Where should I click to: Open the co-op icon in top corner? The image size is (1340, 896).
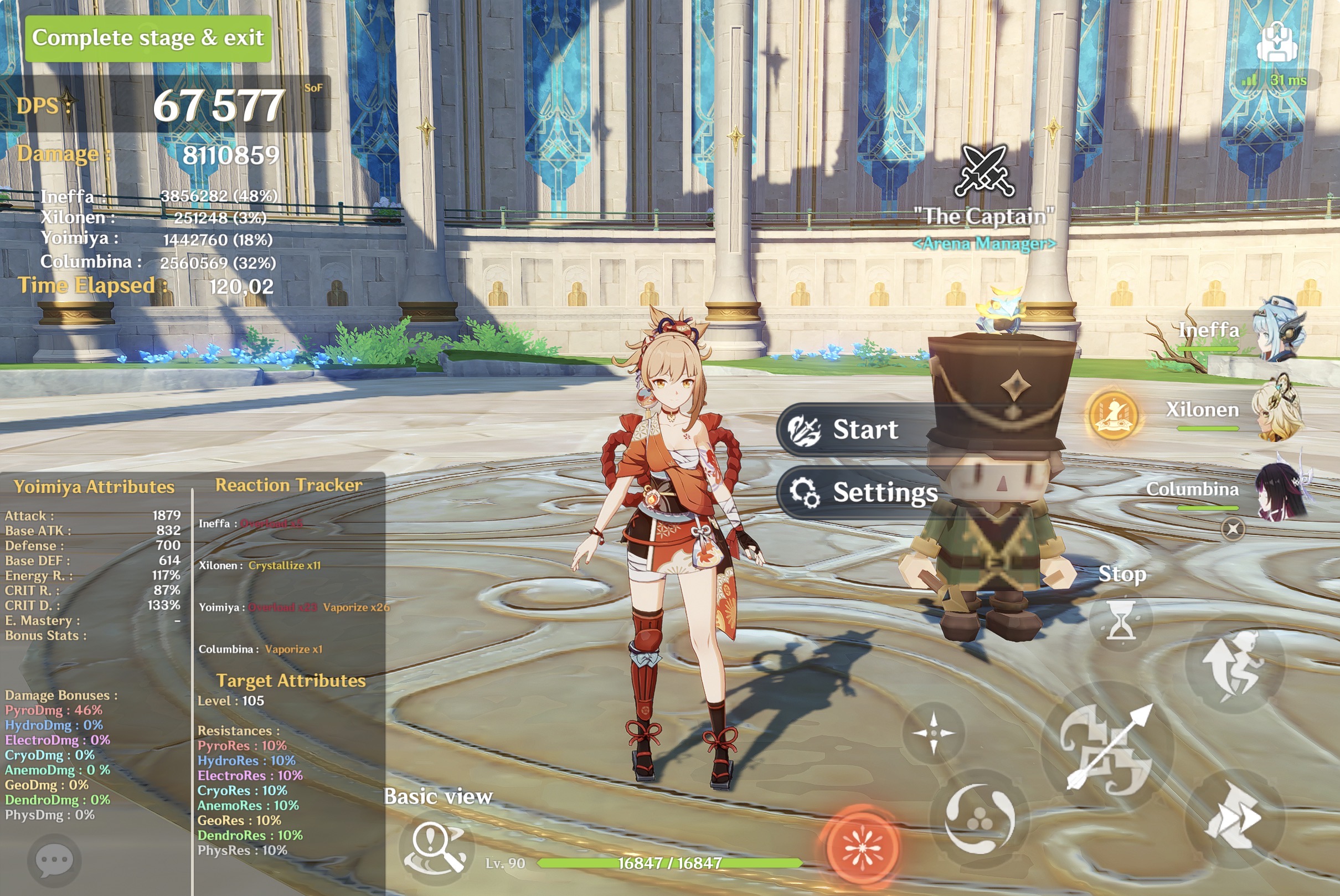1276,41
